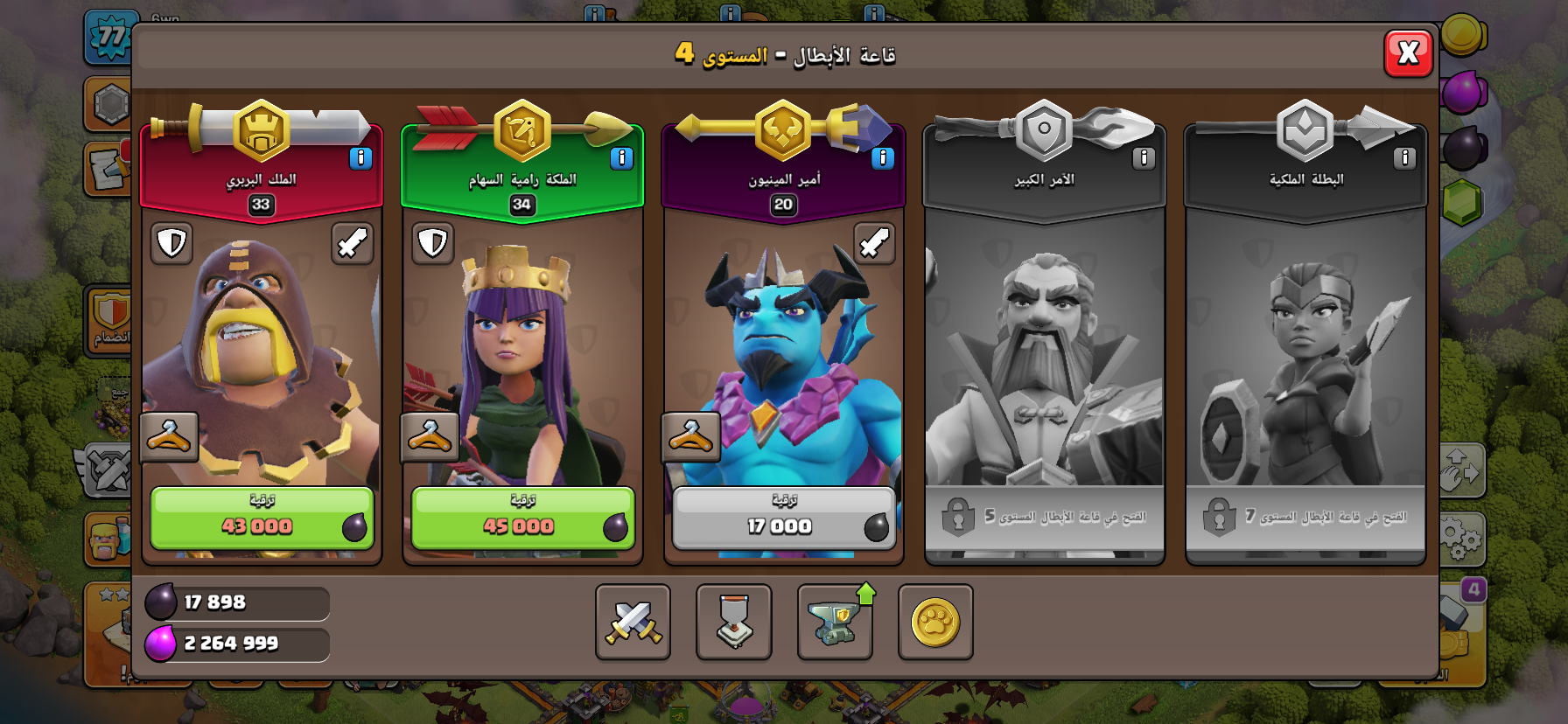The height and width of the screenshot is (724, 1568).
Task: Open Archer Queen skin hanger
Action: coord(430,435)
